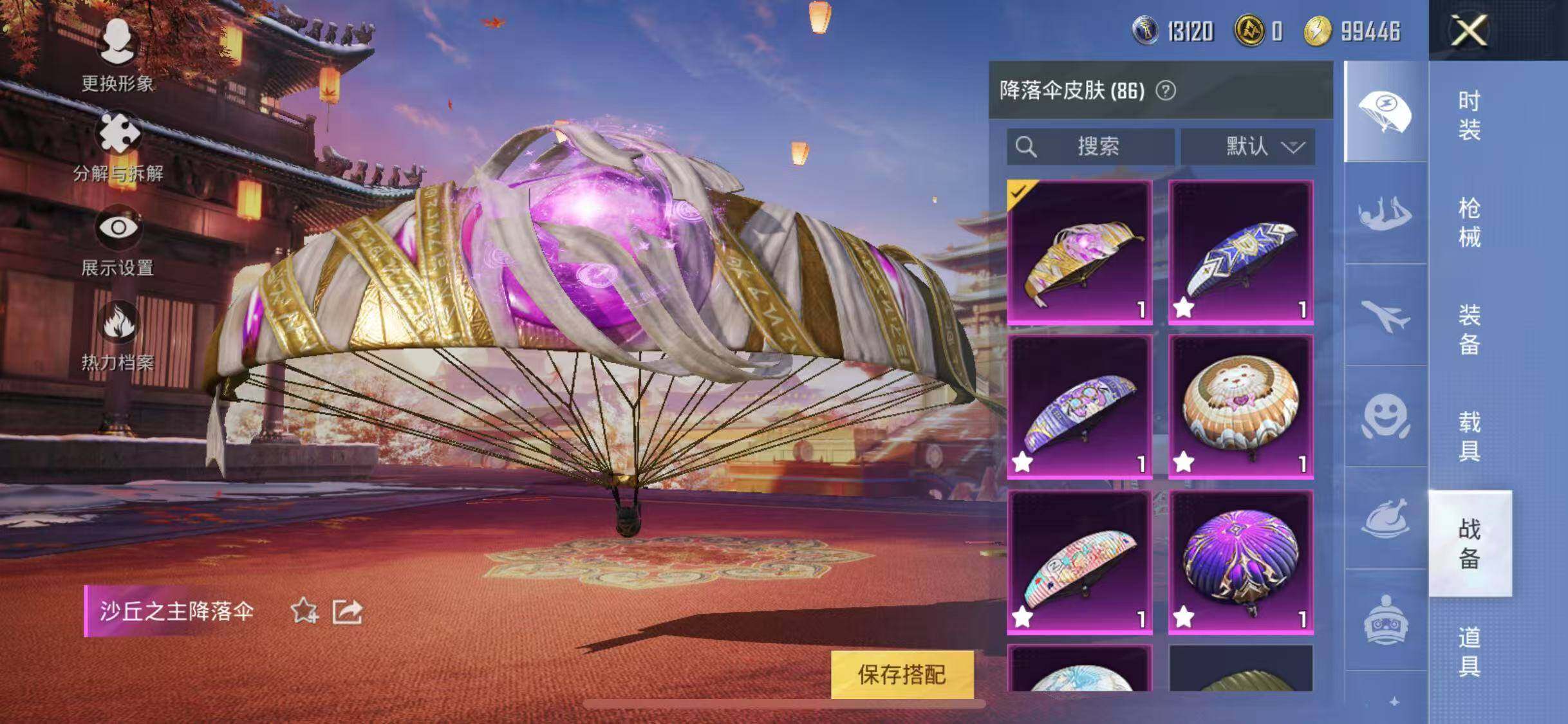Image resolution: width=1568 pixels, height=724 pixels.
Task: Switch to the 道具 tab
Action: (1469, 651)
